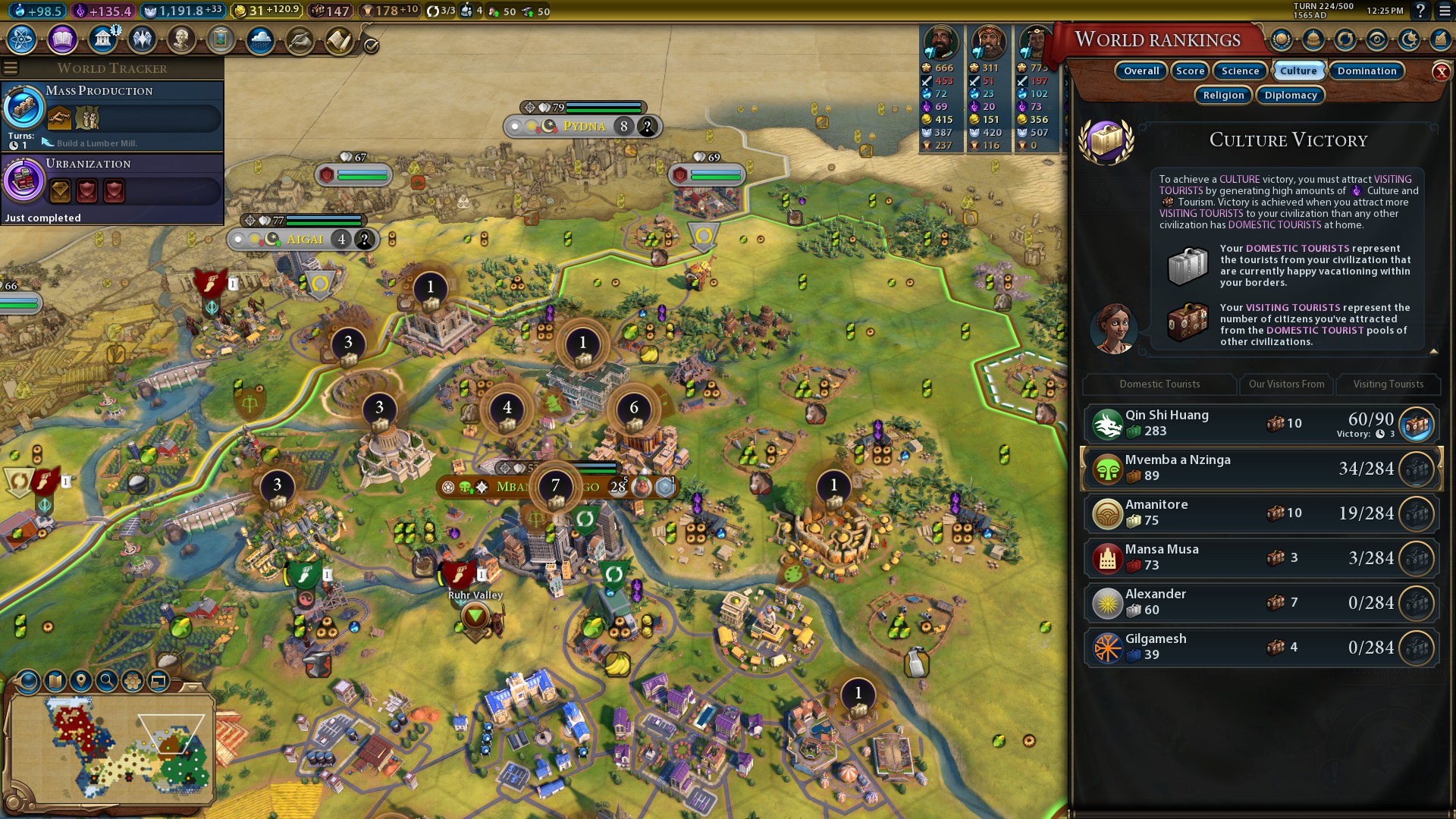This screenshot has height=819, width=1456.
Task: Open the Diplomacy victory tab
Action: (x=1291, y=96)
